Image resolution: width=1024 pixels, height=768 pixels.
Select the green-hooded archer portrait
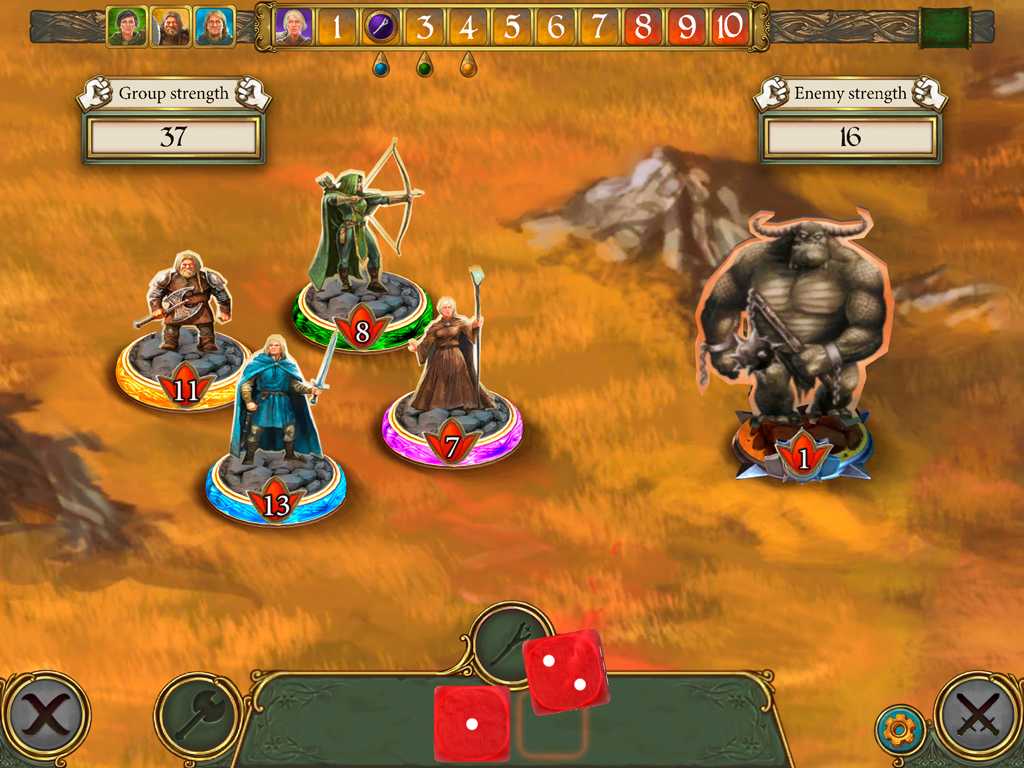tap(127, 27)
